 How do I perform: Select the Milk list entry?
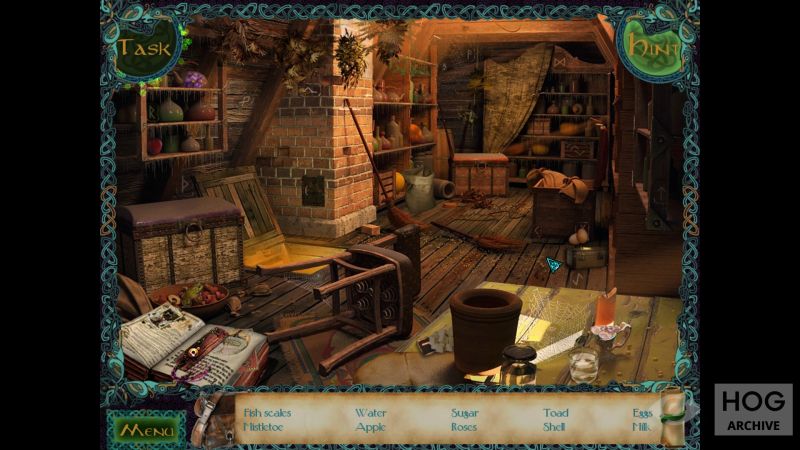click(642, 427)
